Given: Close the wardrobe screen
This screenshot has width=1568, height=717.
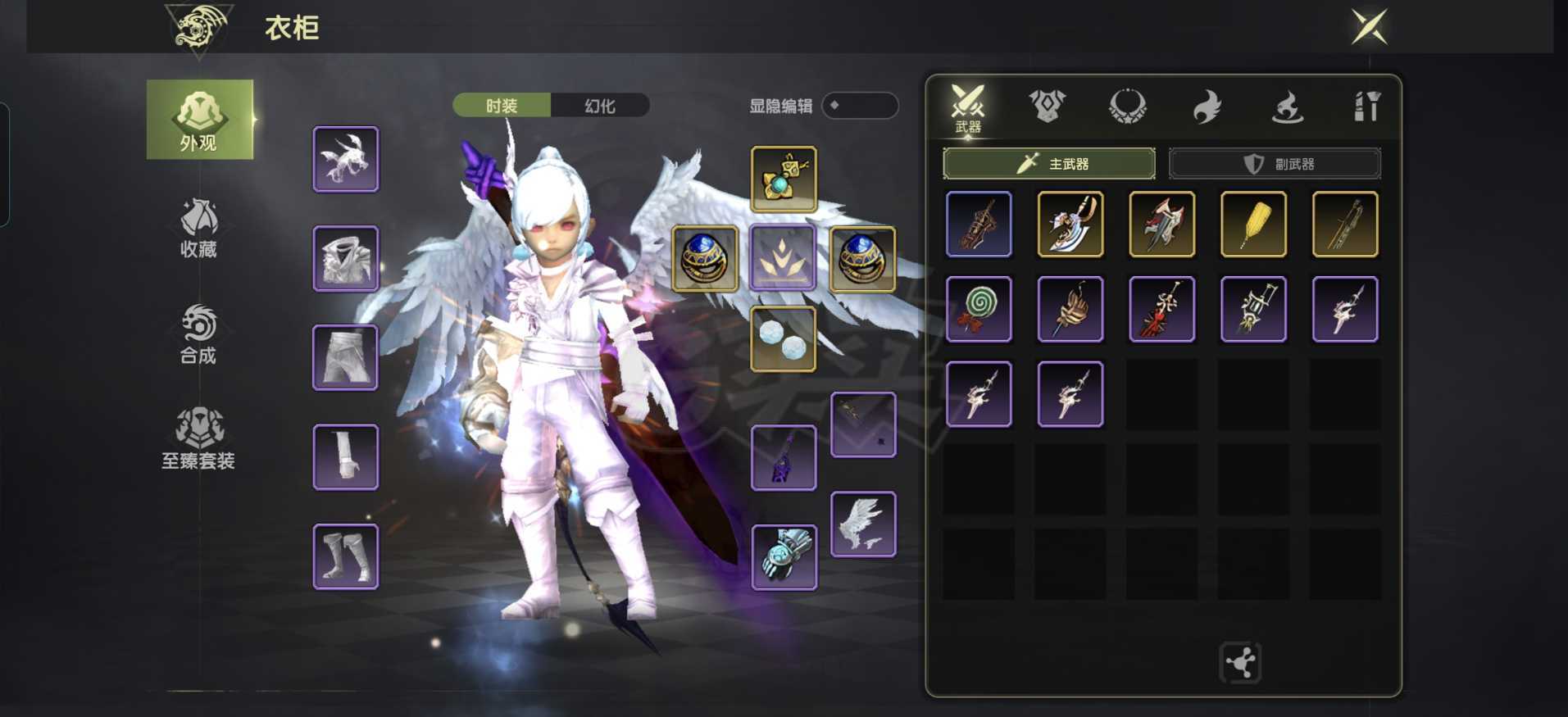Looking at the screenshot, I should pyautogui.click(x=1369, y=26).
